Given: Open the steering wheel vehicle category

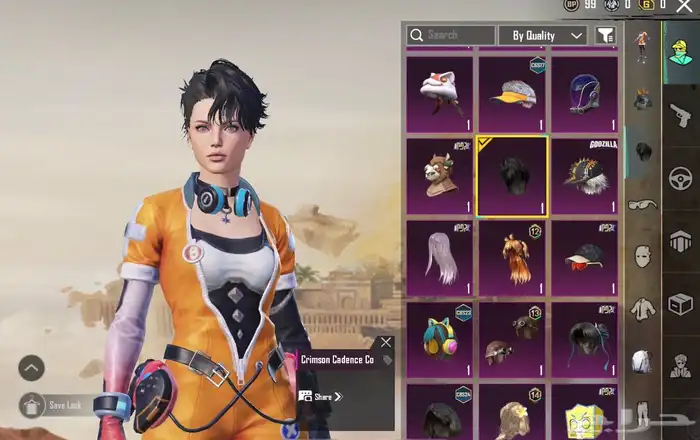Looking at the screenshot, I should 680,180.
